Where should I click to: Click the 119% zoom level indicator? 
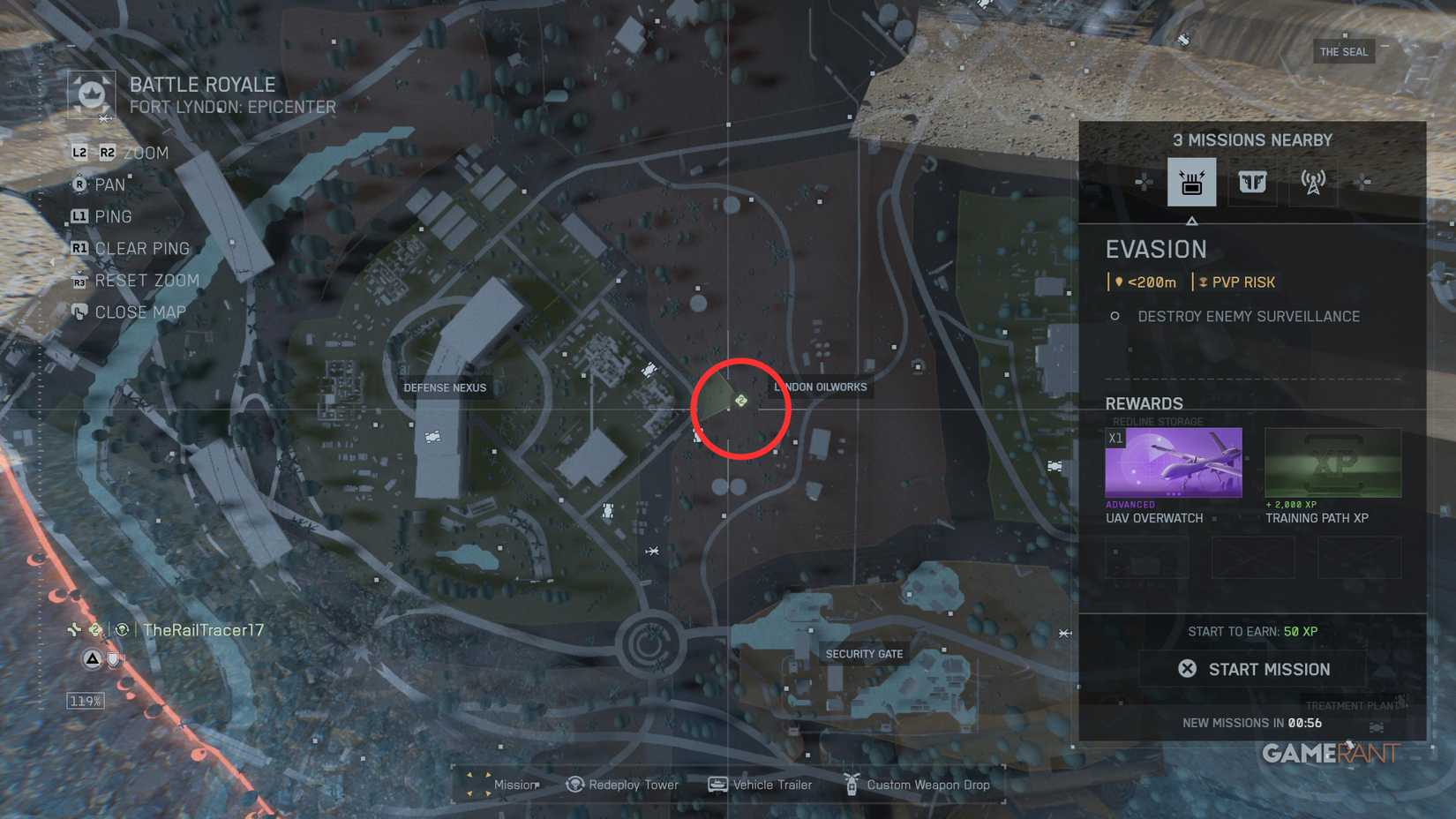[x=84, y=700]
